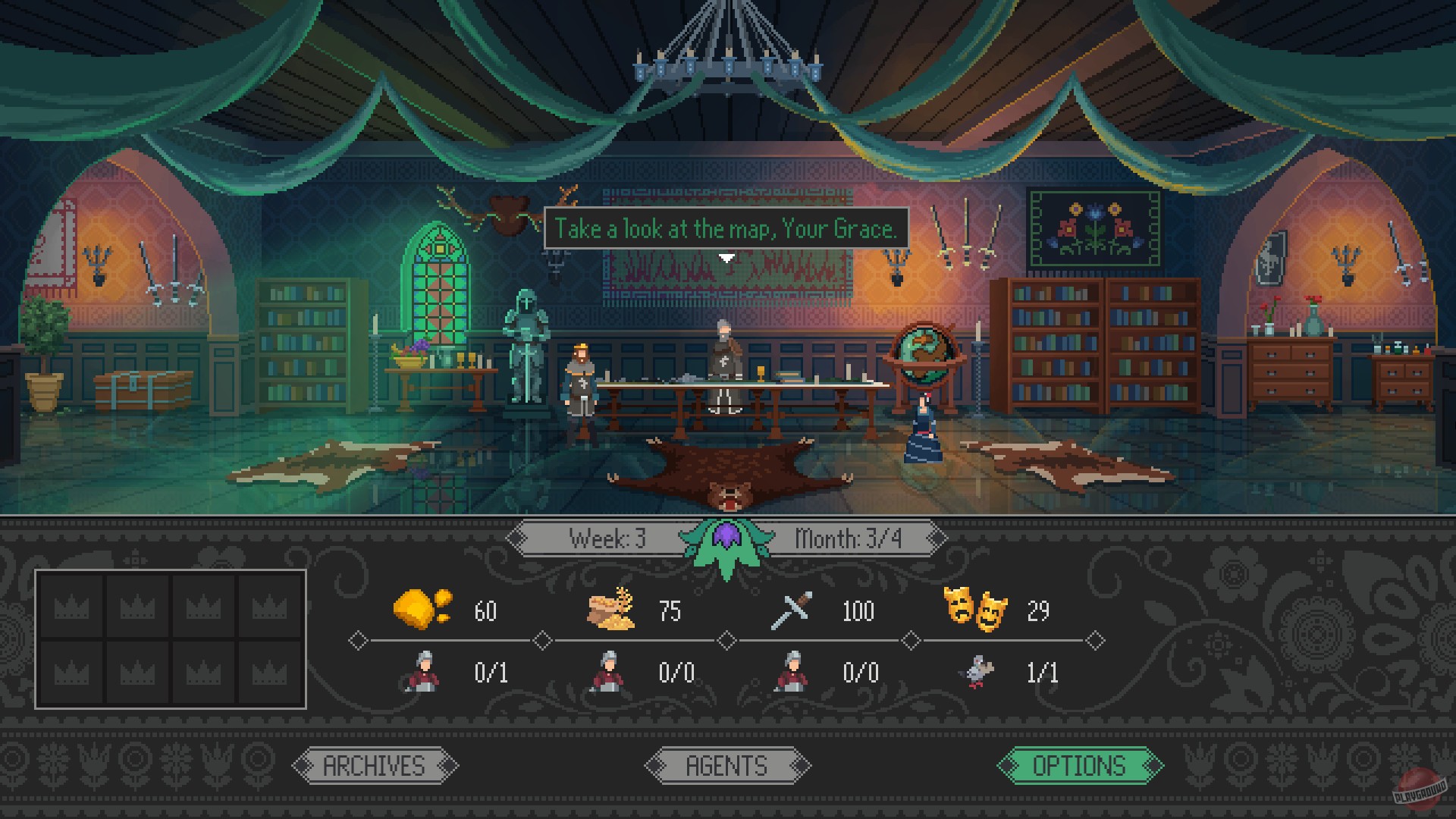This screenshot has height=819, width=1456.
Task: Click the small arrow below the dialogue box
Action: [726, 257]
